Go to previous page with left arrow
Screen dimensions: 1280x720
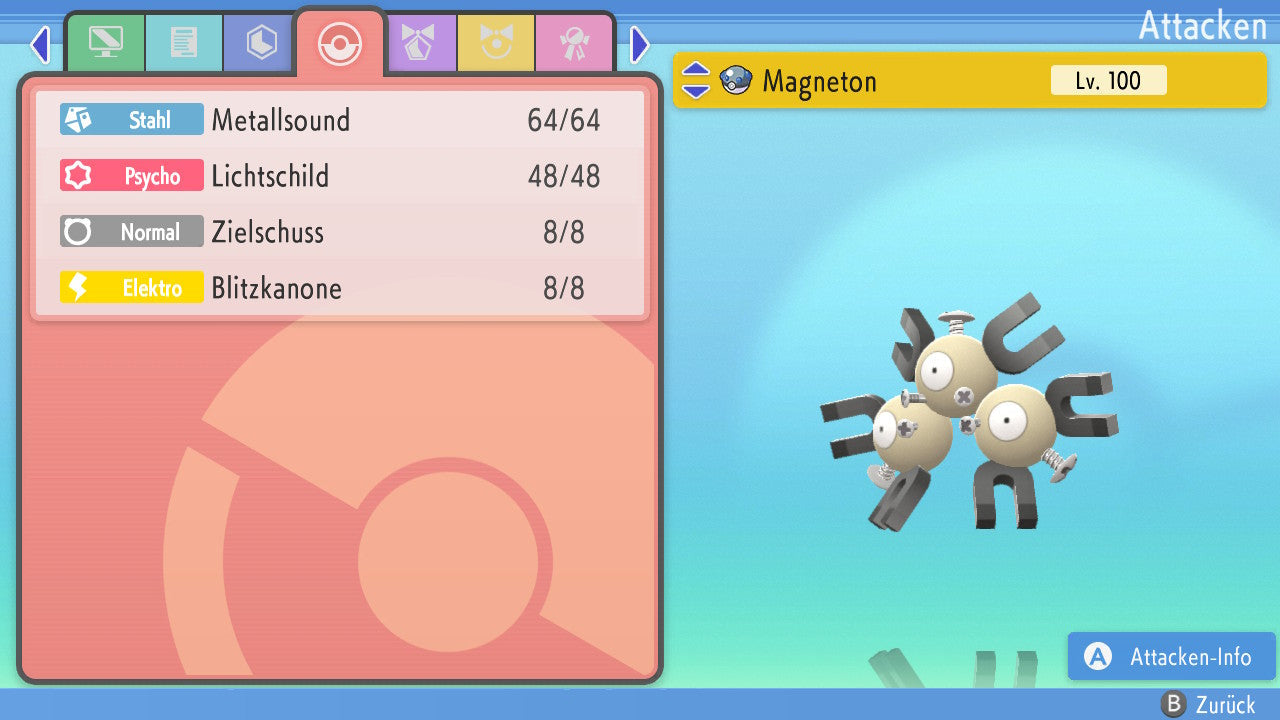39,44
